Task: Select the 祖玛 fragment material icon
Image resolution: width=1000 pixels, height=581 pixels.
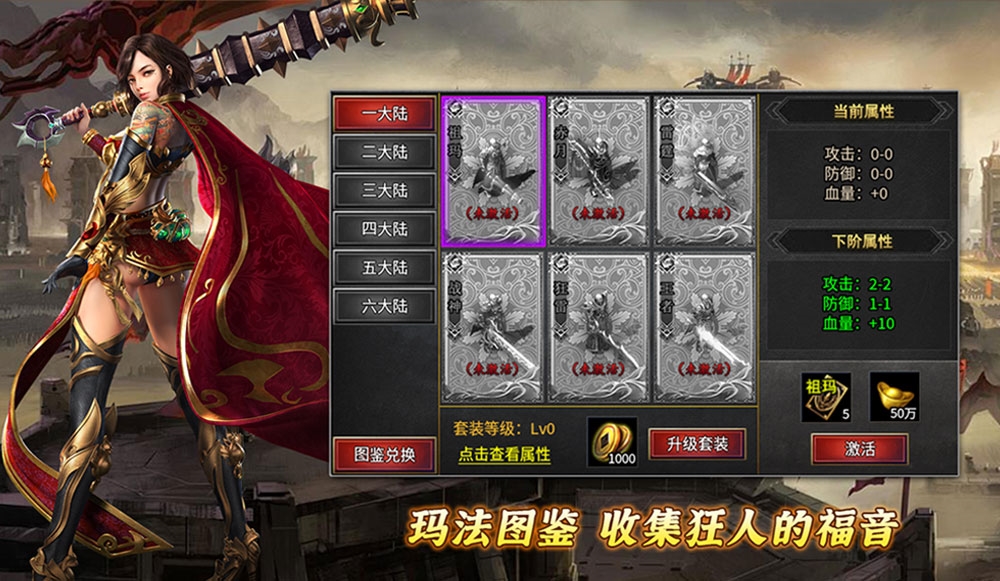Action: [x=826, y=396]
